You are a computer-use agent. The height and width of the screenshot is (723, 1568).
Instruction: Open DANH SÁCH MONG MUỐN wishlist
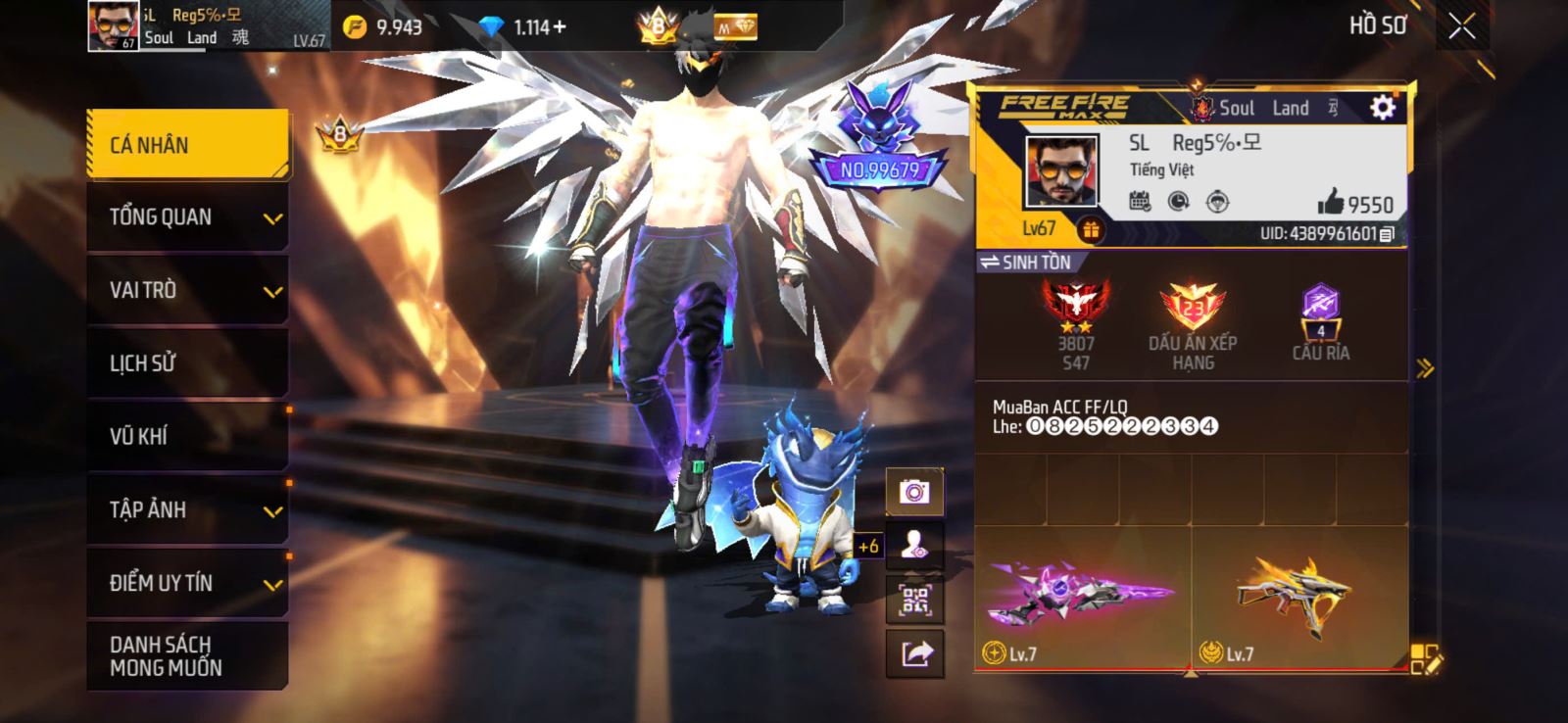187,655
